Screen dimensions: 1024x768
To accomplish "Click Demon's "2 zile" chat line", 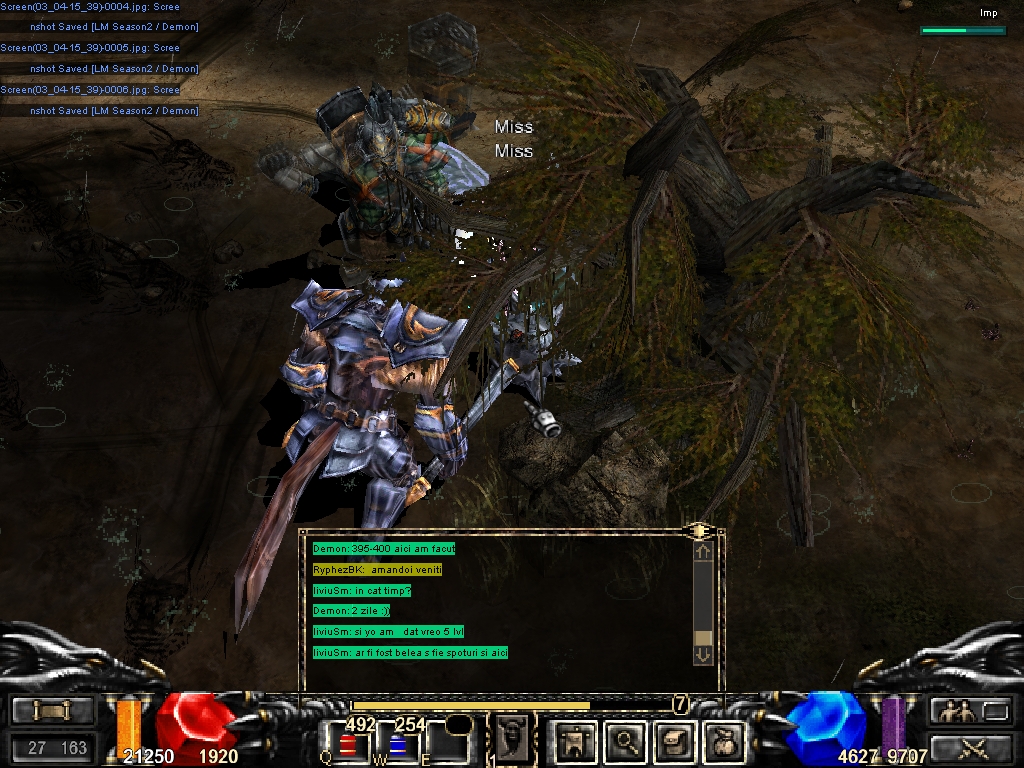I will coord(351,610).
